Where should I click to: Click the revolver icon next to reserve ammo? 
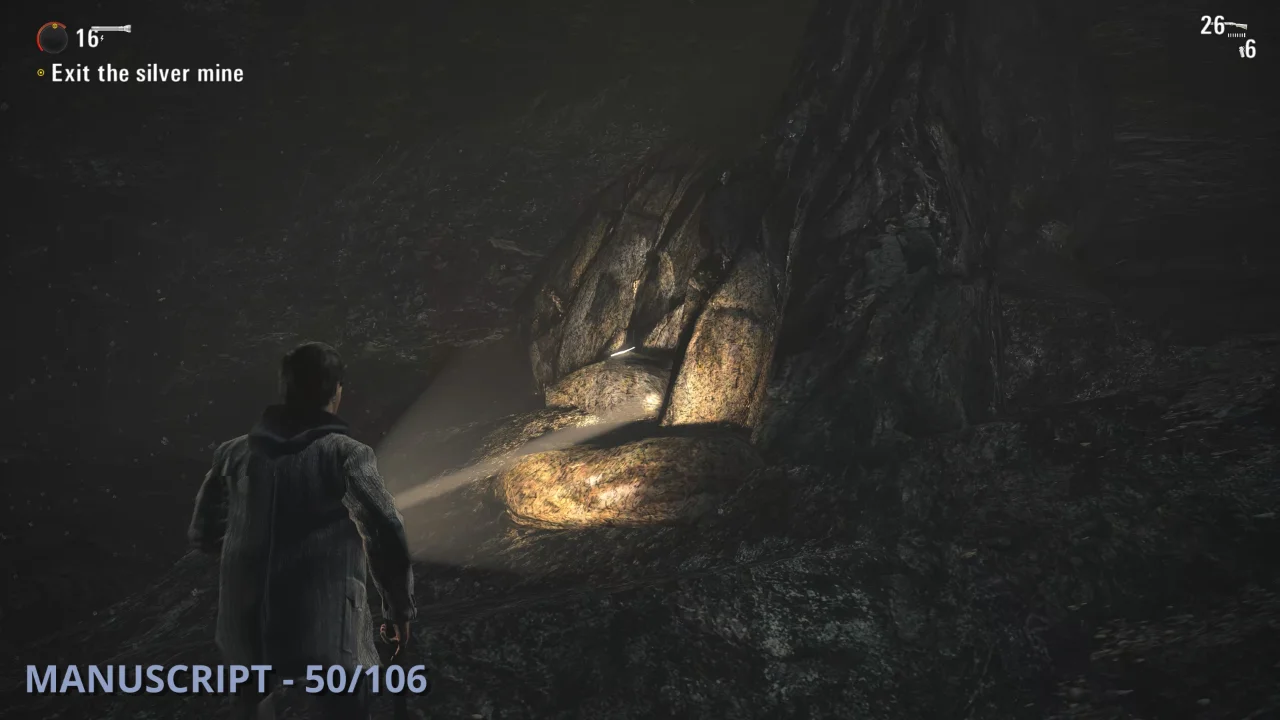point(1242,51)
